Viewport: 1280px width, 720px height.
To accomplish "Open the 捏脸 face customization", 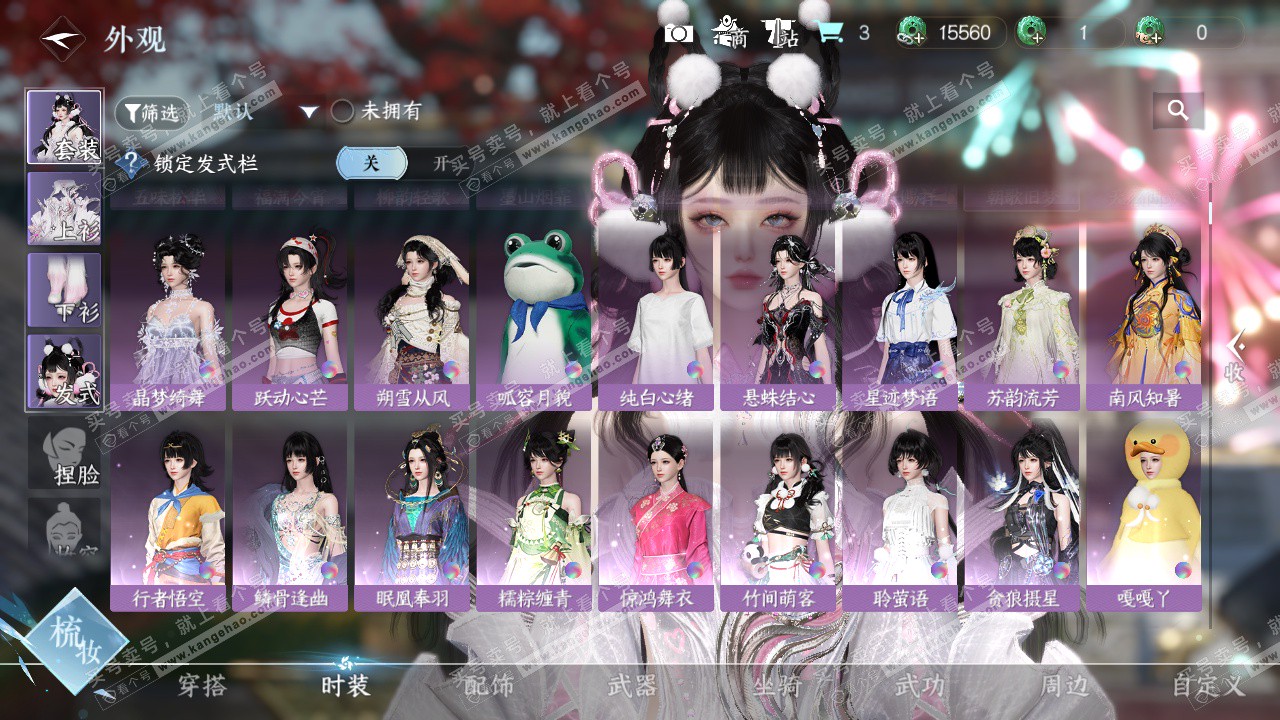I will coord(64,453).
